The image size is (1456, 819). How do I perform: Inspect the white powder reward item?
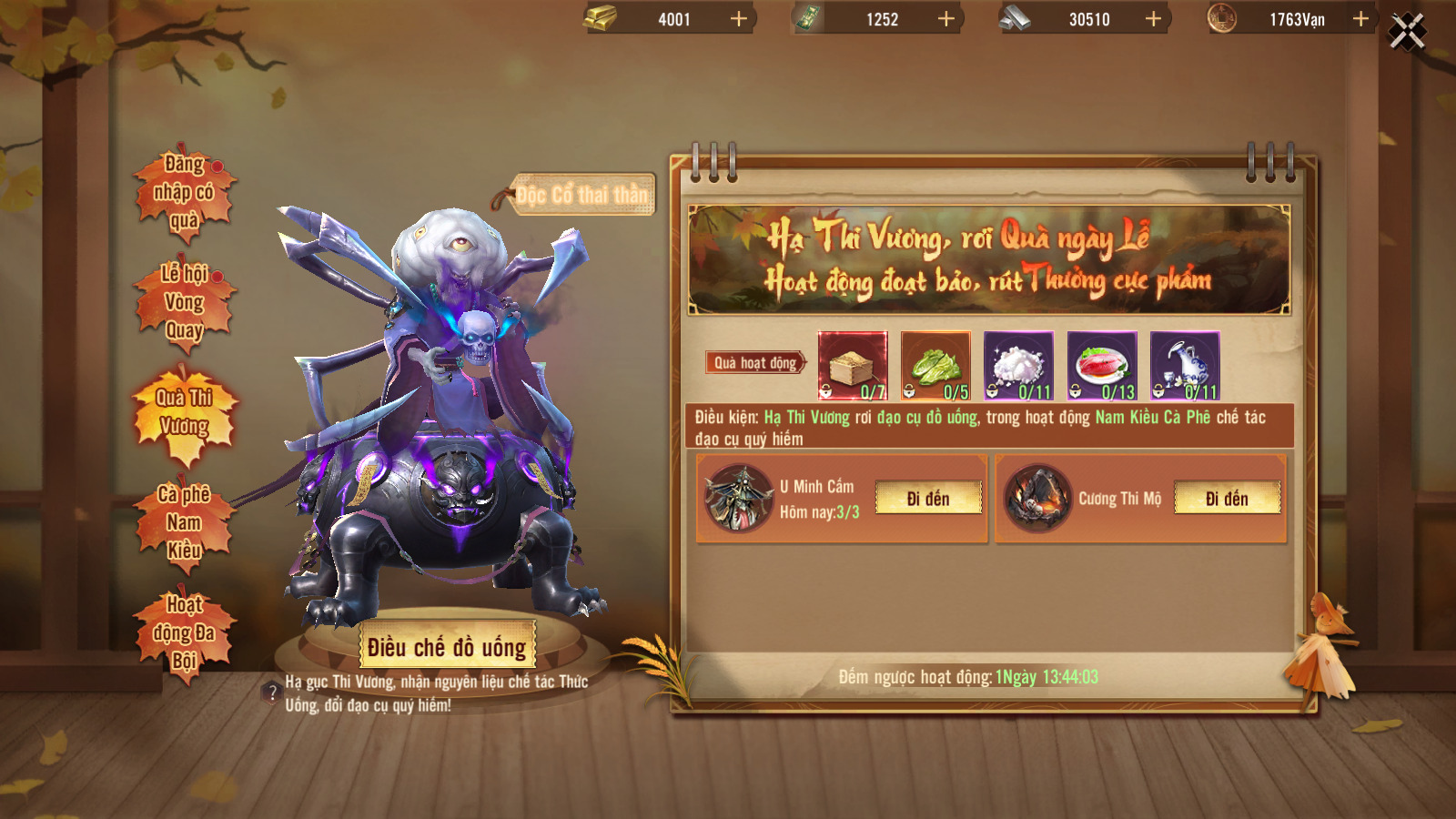1018,366
